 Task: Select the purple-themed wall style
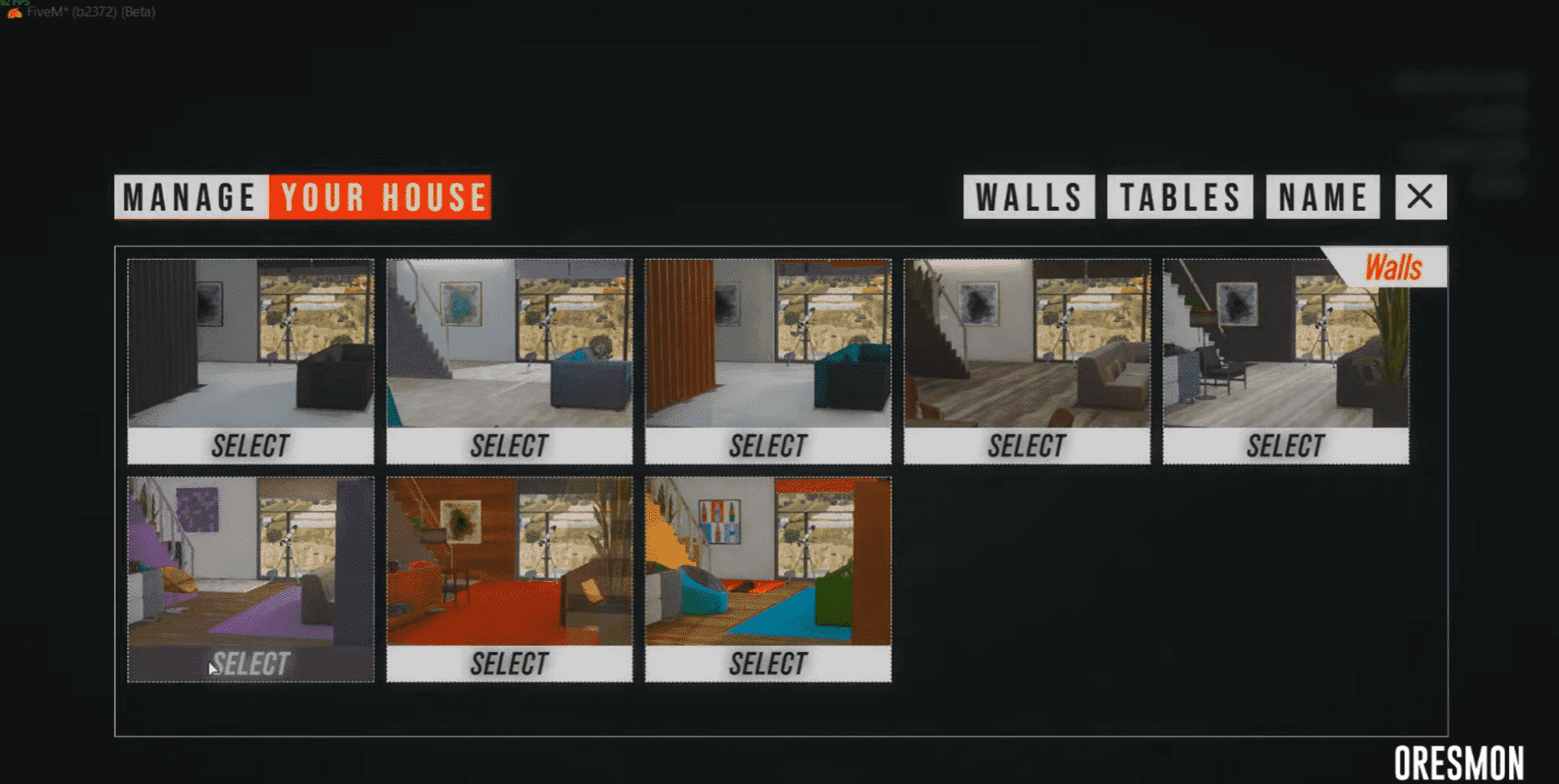pyautogui.click(x=250, y=662)
